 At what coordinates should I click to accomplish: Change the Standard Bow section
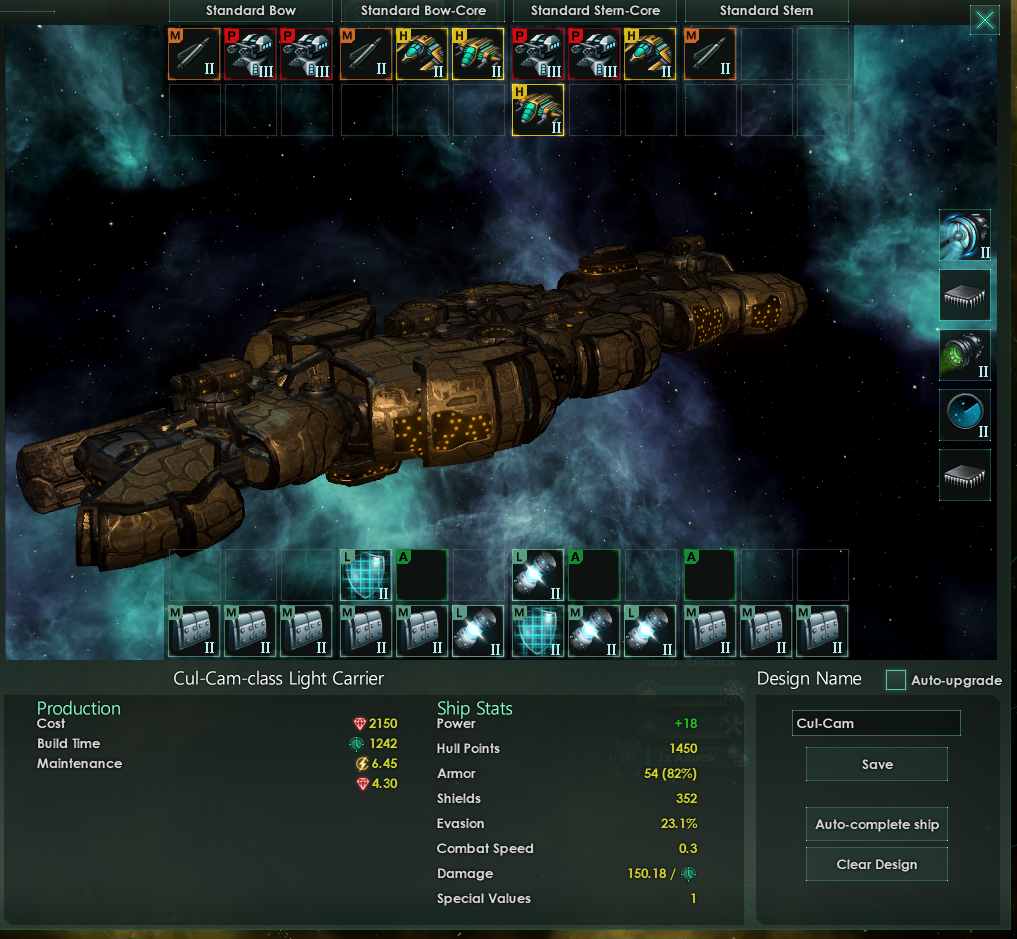pos(250,11)
